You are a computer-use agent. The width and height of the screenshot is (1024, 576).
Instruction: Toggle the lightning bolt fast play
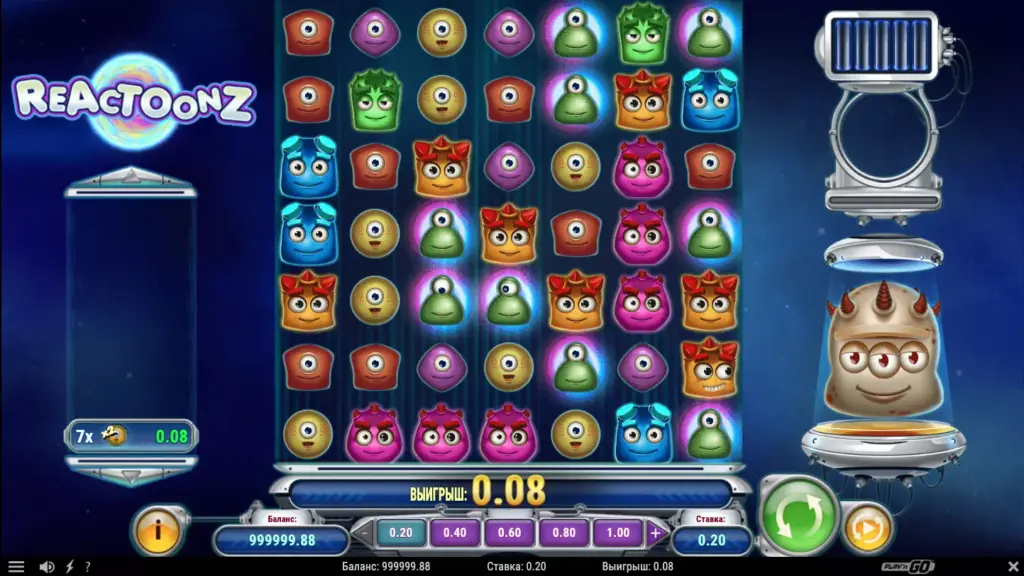click(68, 567)
